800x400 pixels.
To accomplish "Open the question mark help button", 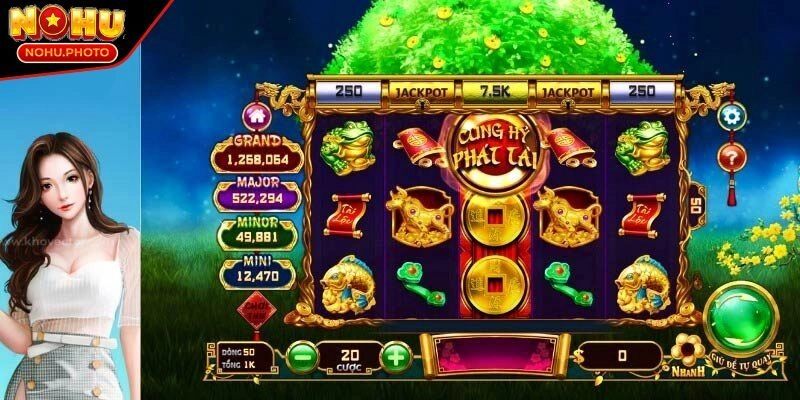I will click(x=732, y=156).
